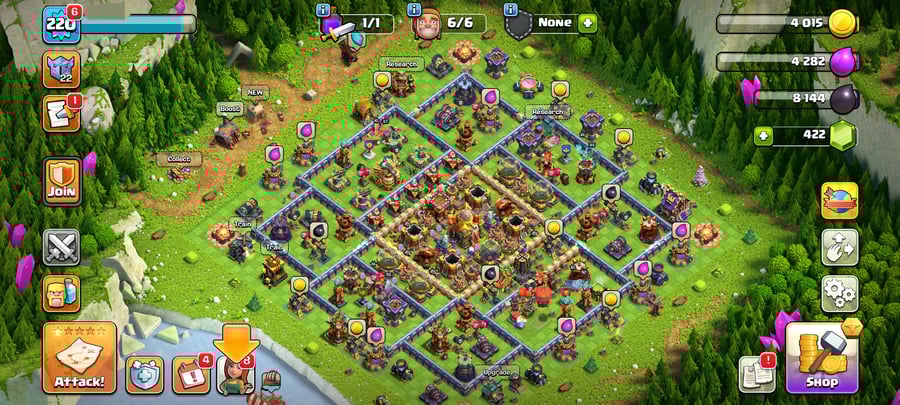Open the Attack! map button
900x405 pixels.
click(x=79, y=357)
